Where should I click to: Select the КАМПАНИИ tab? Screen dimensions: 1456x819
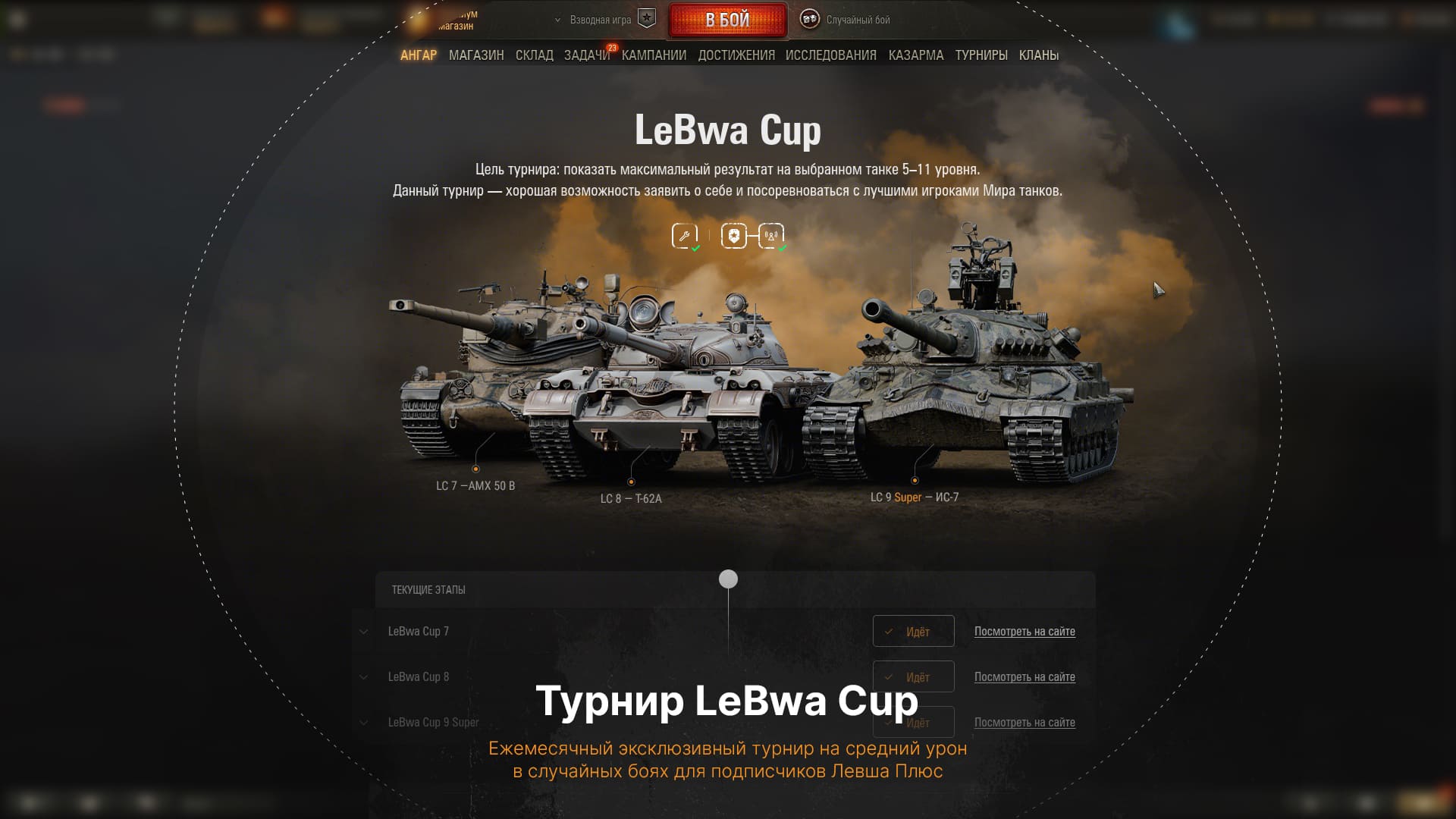tap(654, 55)
